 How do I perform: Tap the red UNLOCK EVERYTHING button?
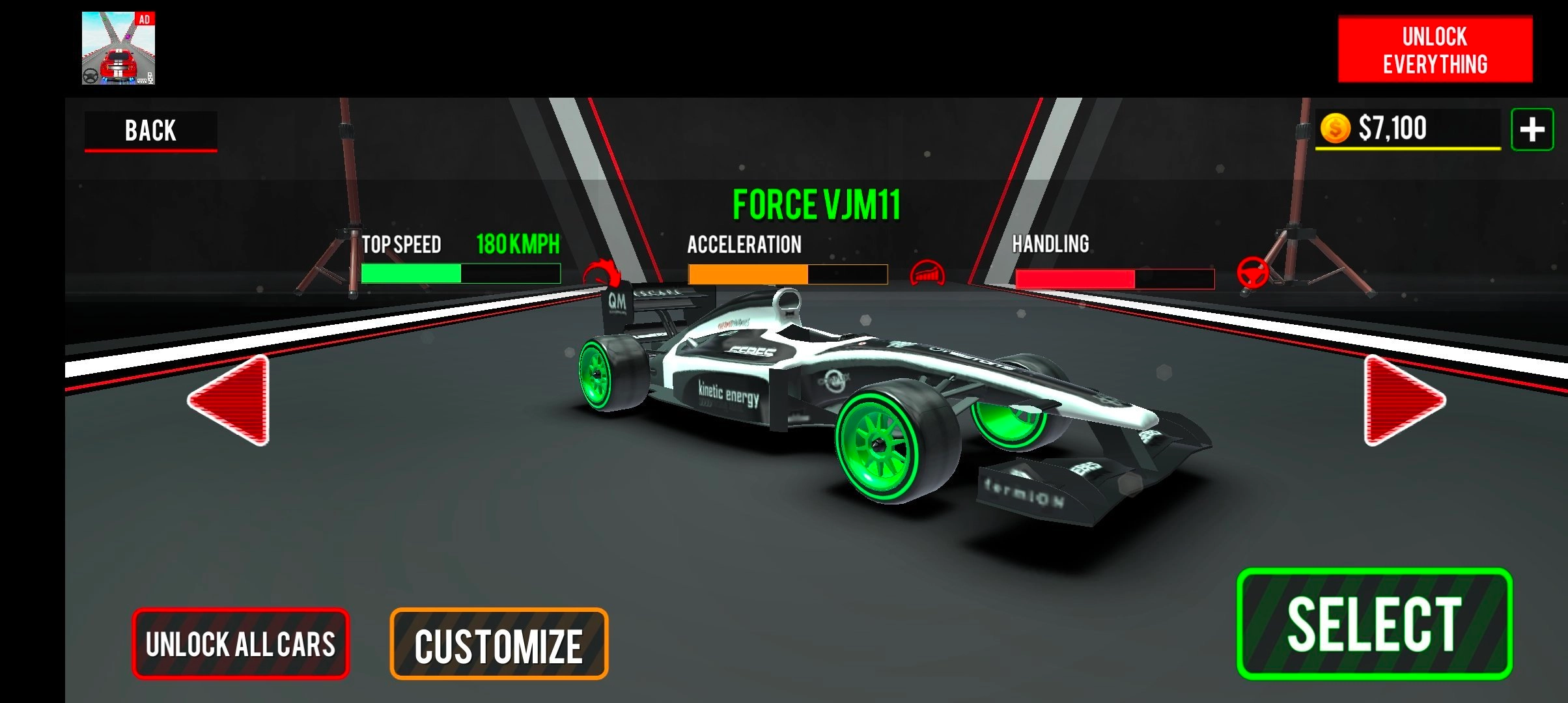1435,50
